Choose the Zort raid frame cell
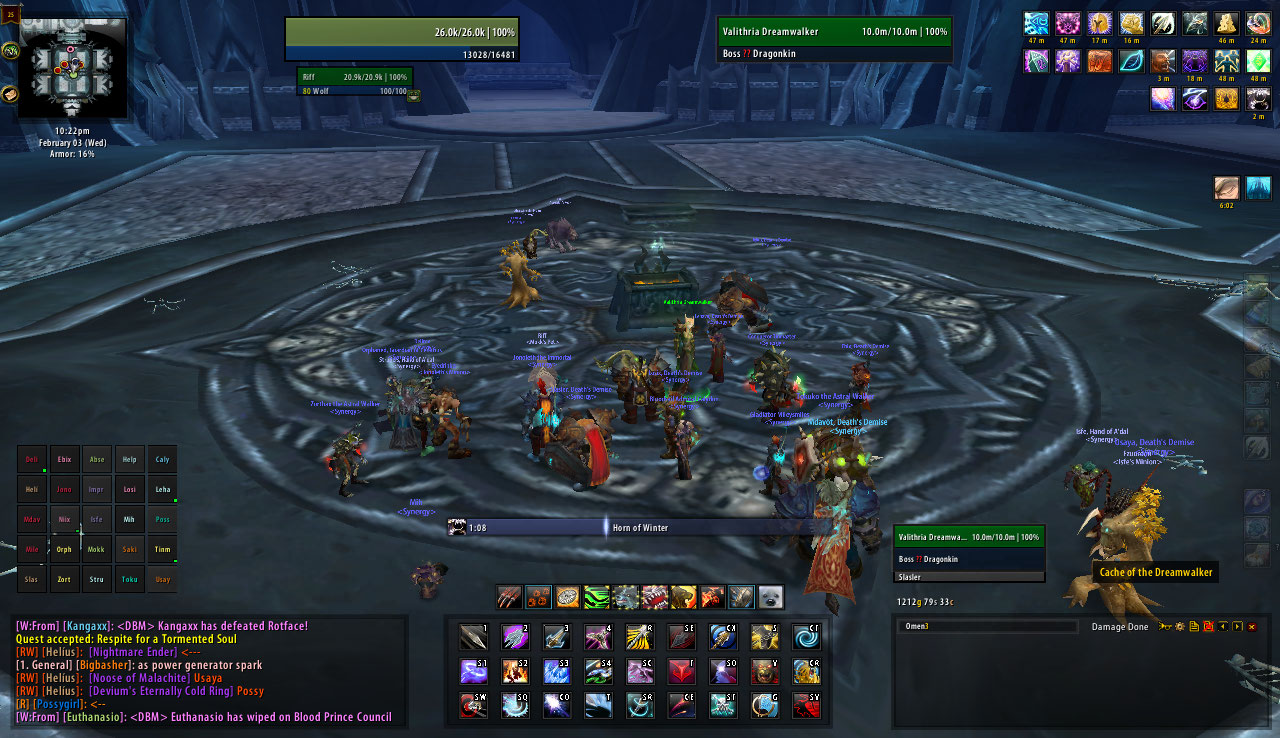The width and height of the screenshot is (1280, 738). [x=64, y=579]
